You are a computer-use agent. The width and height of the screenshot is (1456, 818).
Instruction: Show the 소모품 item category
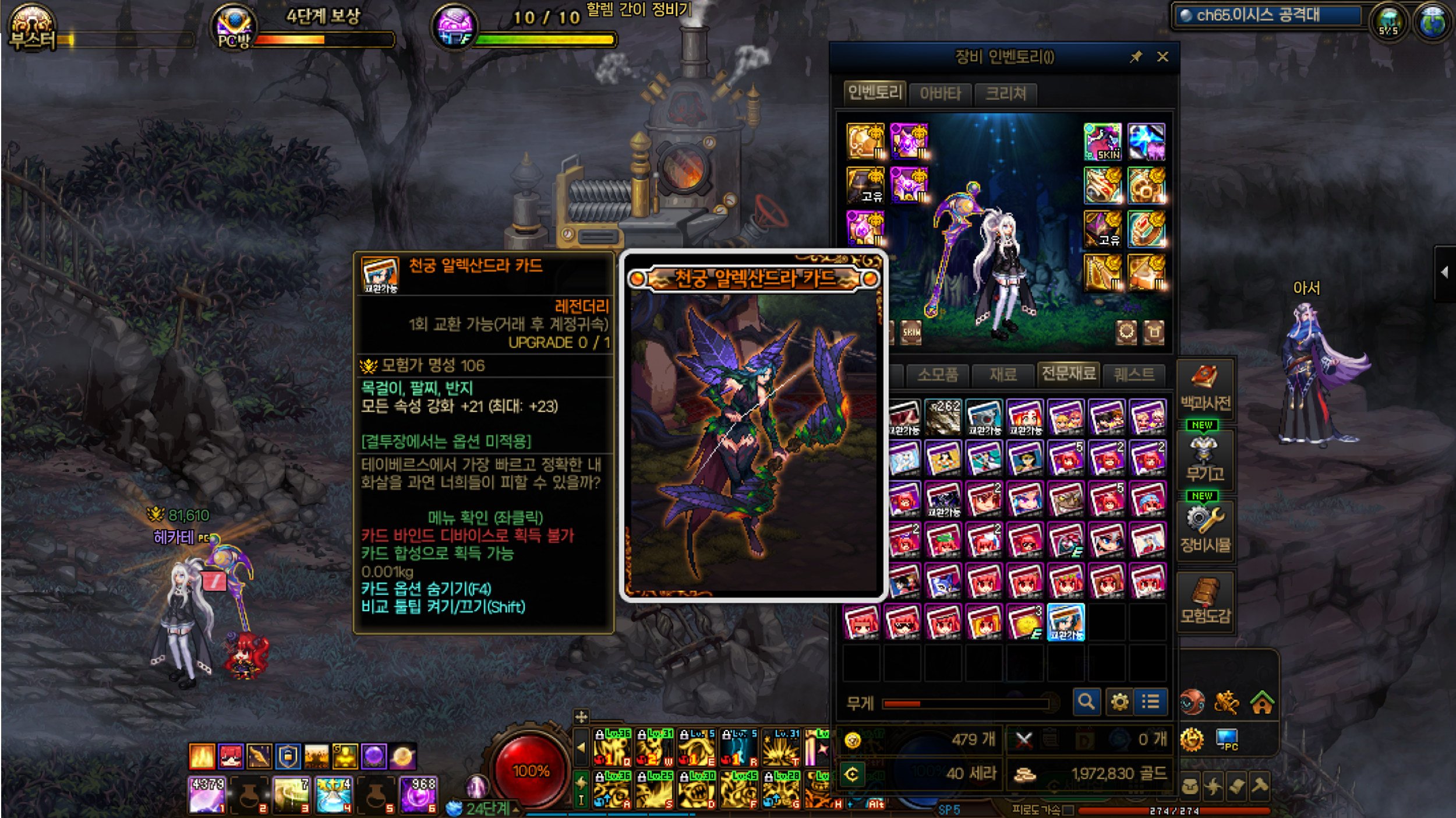[938, 374]
